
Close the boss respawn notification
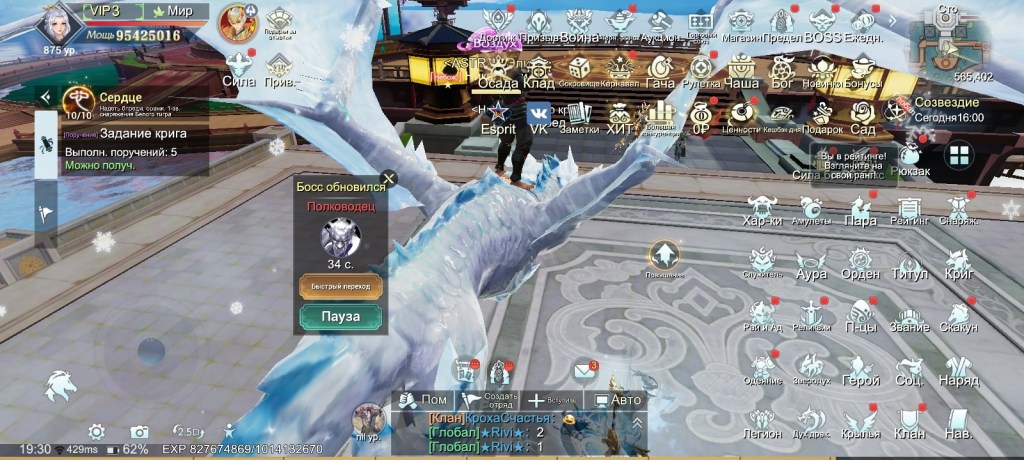[389, 179]
